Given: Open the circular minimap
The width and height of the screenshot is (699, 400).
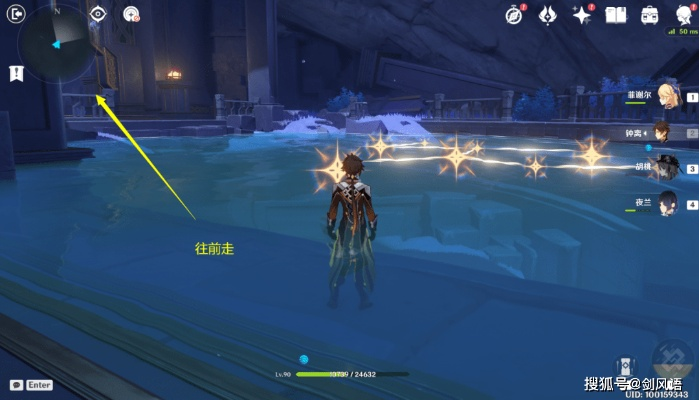Looking at the screenshot, I should (x=58, y=45).
